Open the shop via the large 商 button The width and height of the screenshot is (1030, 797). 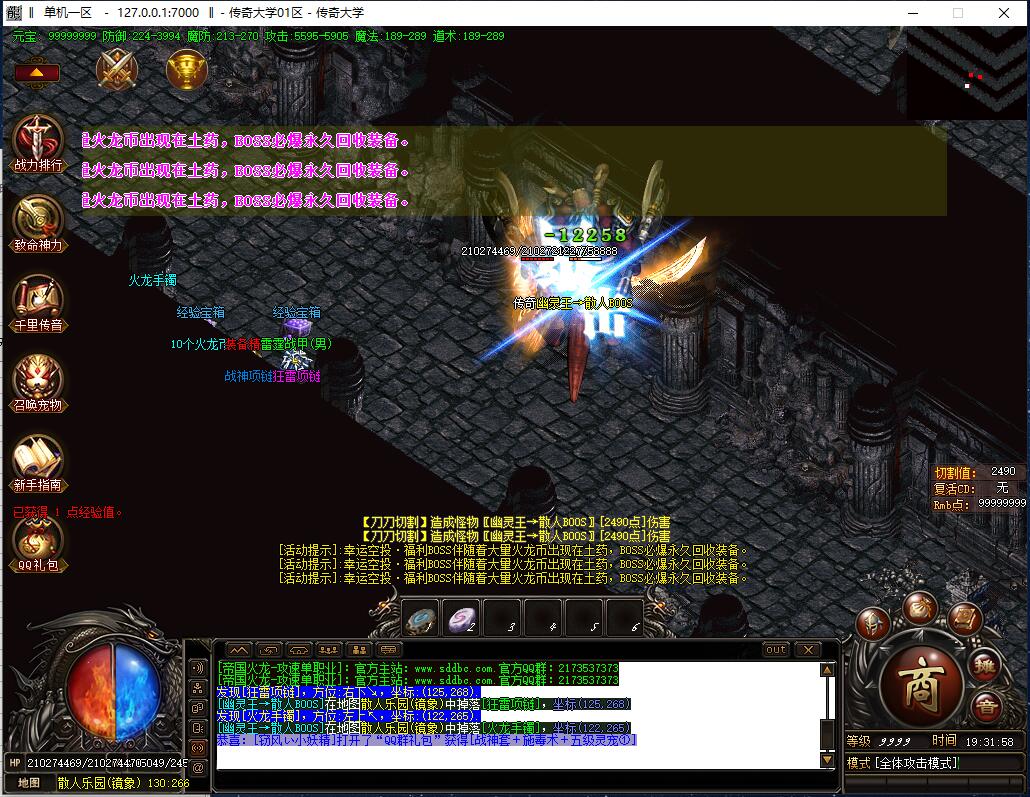[920, 683]
